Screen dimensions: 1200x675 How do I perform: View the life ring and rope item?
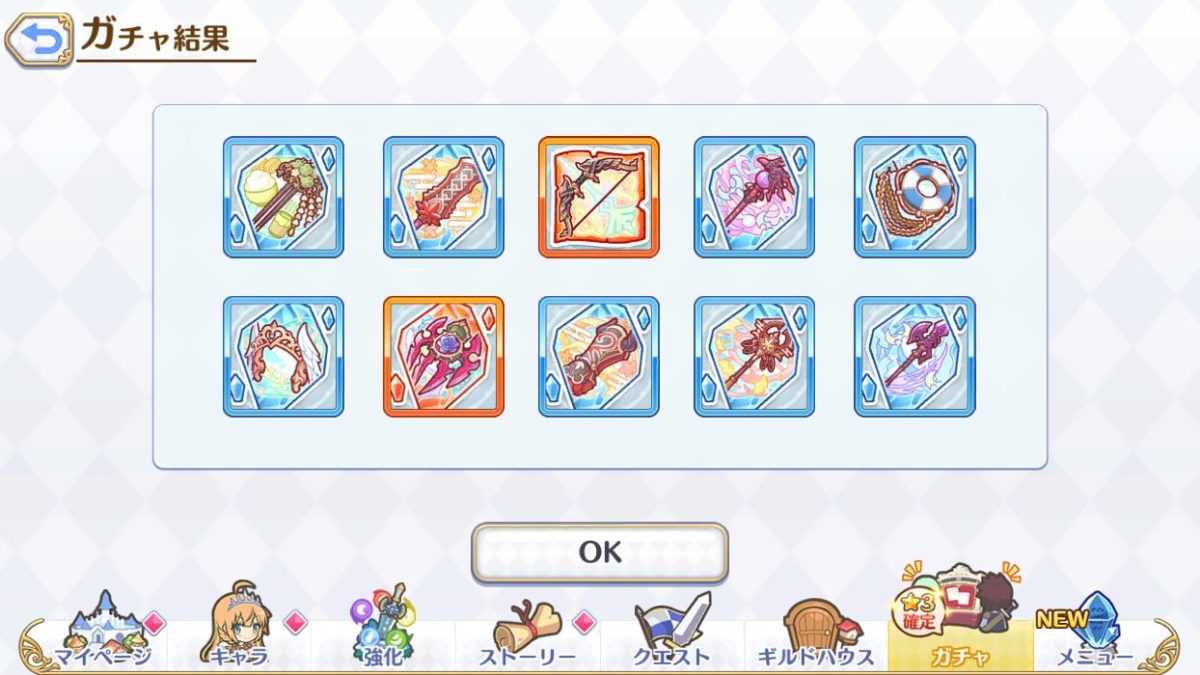(915, 197)
